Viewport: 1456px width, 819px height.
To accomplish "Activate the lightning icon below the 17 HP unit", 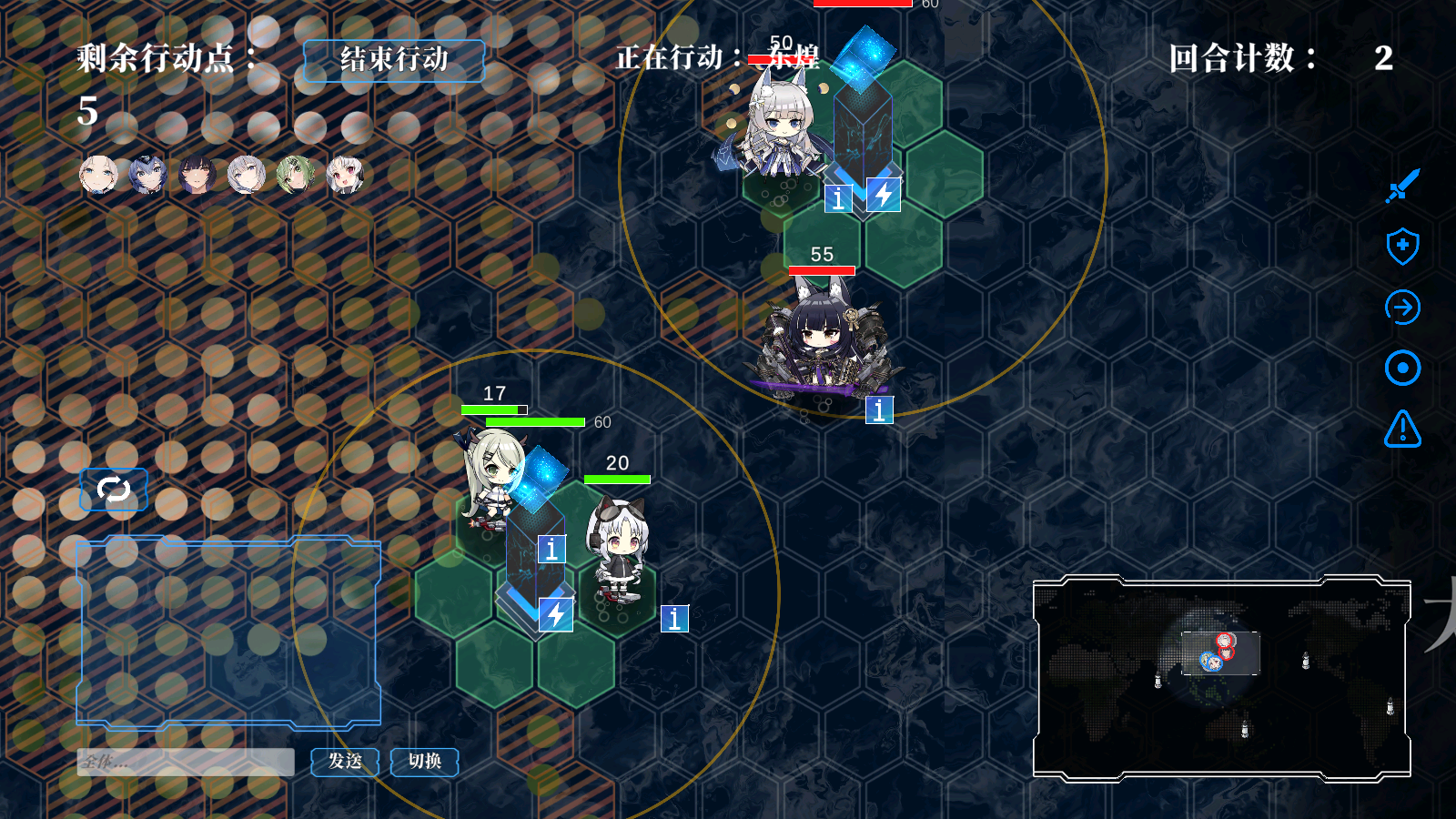I will point(556,615).
